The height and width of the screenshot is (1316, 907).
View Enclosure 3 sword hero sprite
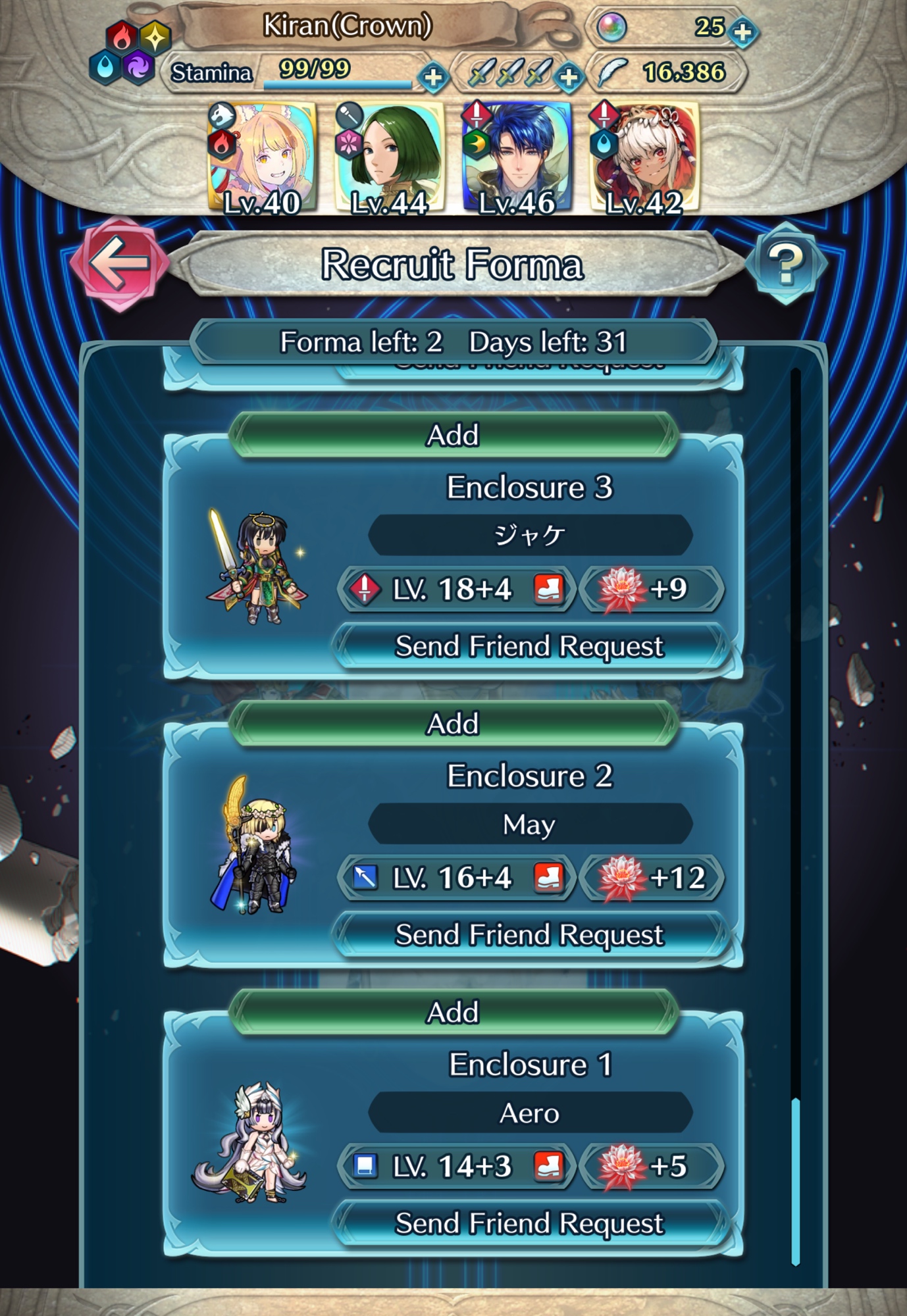pos(255,567)
